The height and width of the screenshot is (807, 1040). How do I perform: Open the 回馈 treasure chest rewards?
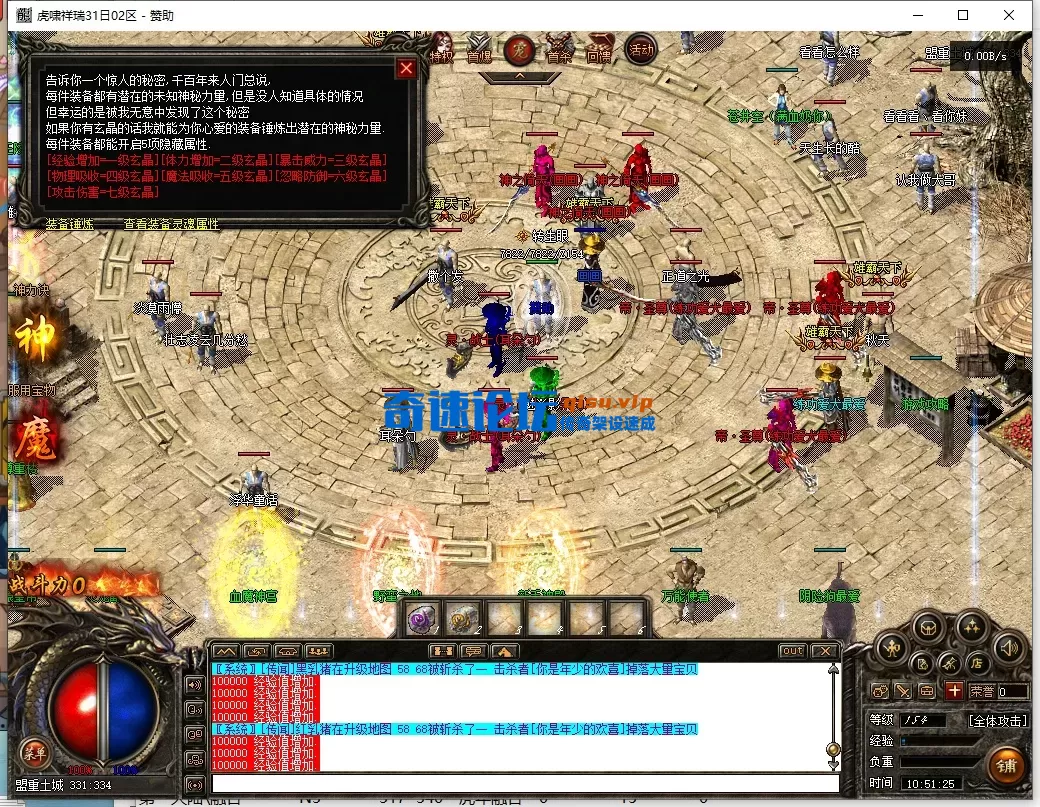(599, 53)
